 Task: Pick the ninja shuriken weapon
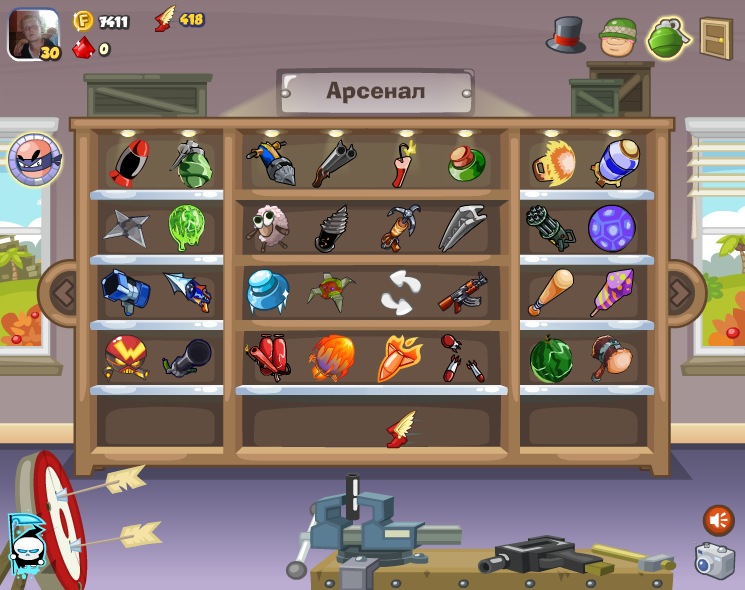pyautogui.click(x=126, y=227)
